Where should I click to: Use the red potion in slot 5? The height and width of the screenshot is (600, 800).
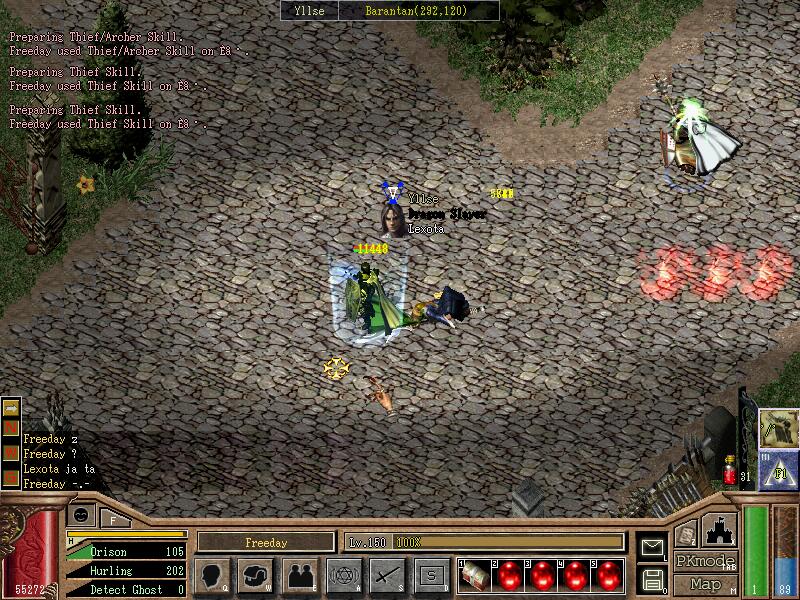608,576
